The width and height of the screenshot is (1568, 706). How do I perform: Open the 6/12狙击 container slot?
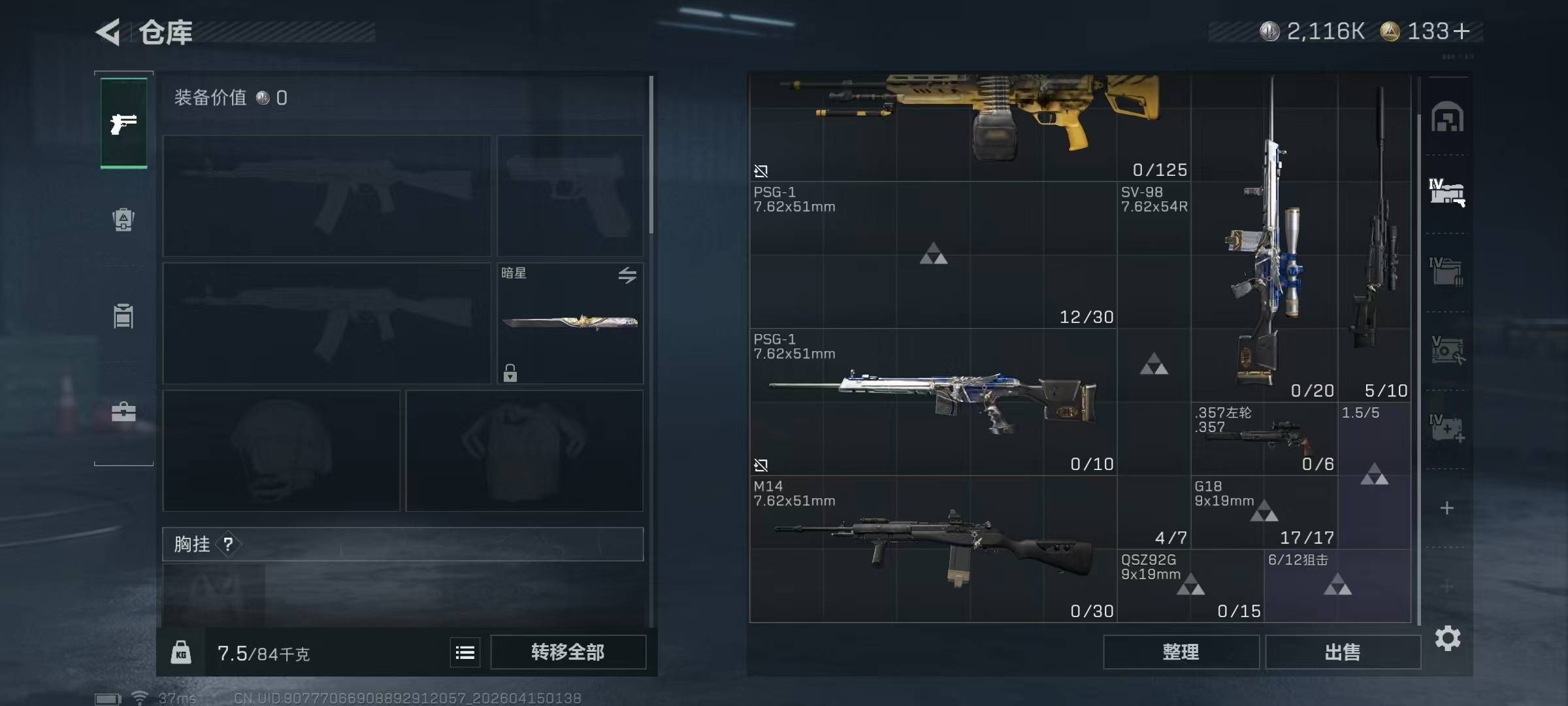tap(1337, 585)
